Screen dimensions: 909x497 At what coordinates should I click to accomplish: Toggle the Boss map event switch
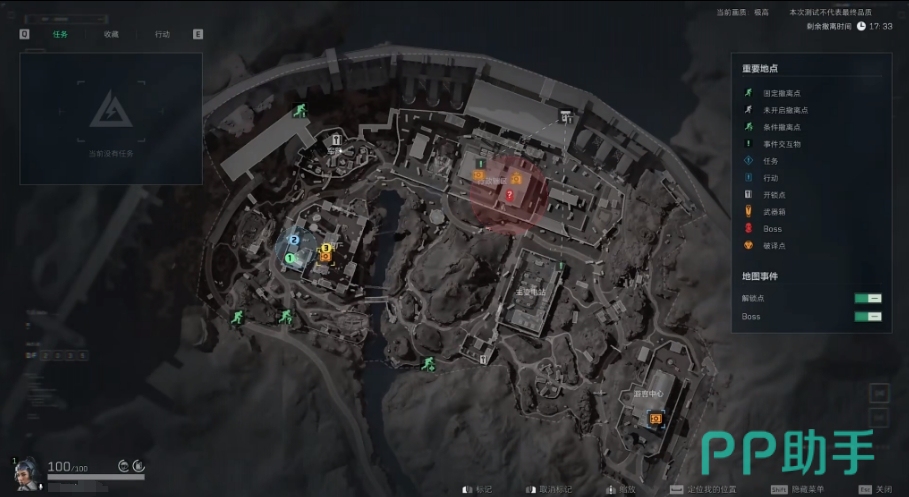(x=867, y=316)
